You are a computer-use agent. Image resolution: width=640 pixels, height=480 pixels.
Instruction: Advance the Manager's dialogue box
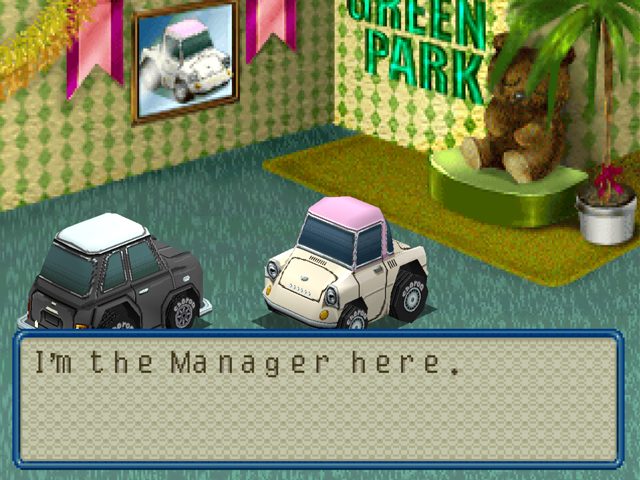point(319,399)
